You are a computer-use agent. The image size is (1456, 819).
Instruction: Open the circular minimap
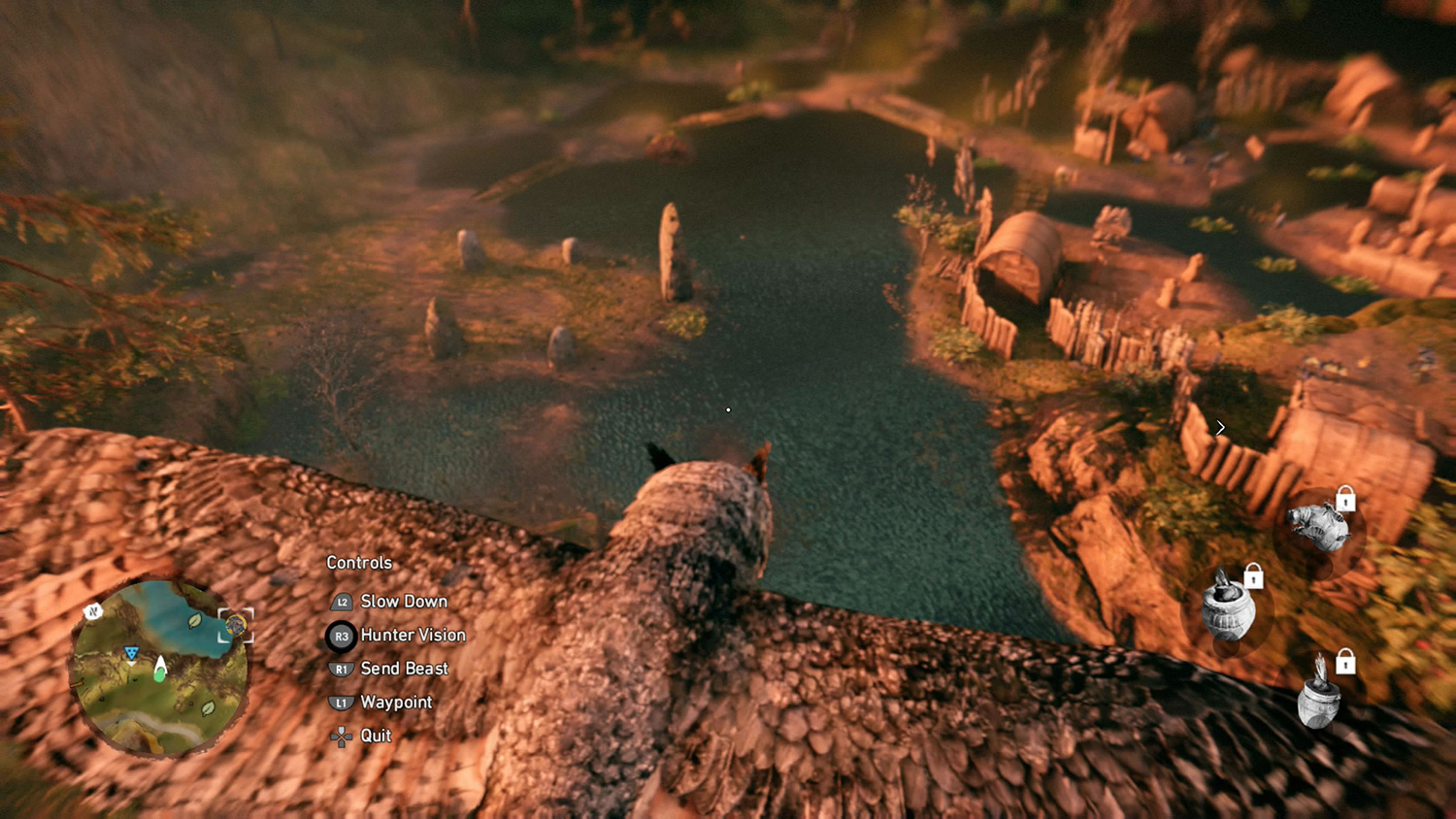coord(158,669)
